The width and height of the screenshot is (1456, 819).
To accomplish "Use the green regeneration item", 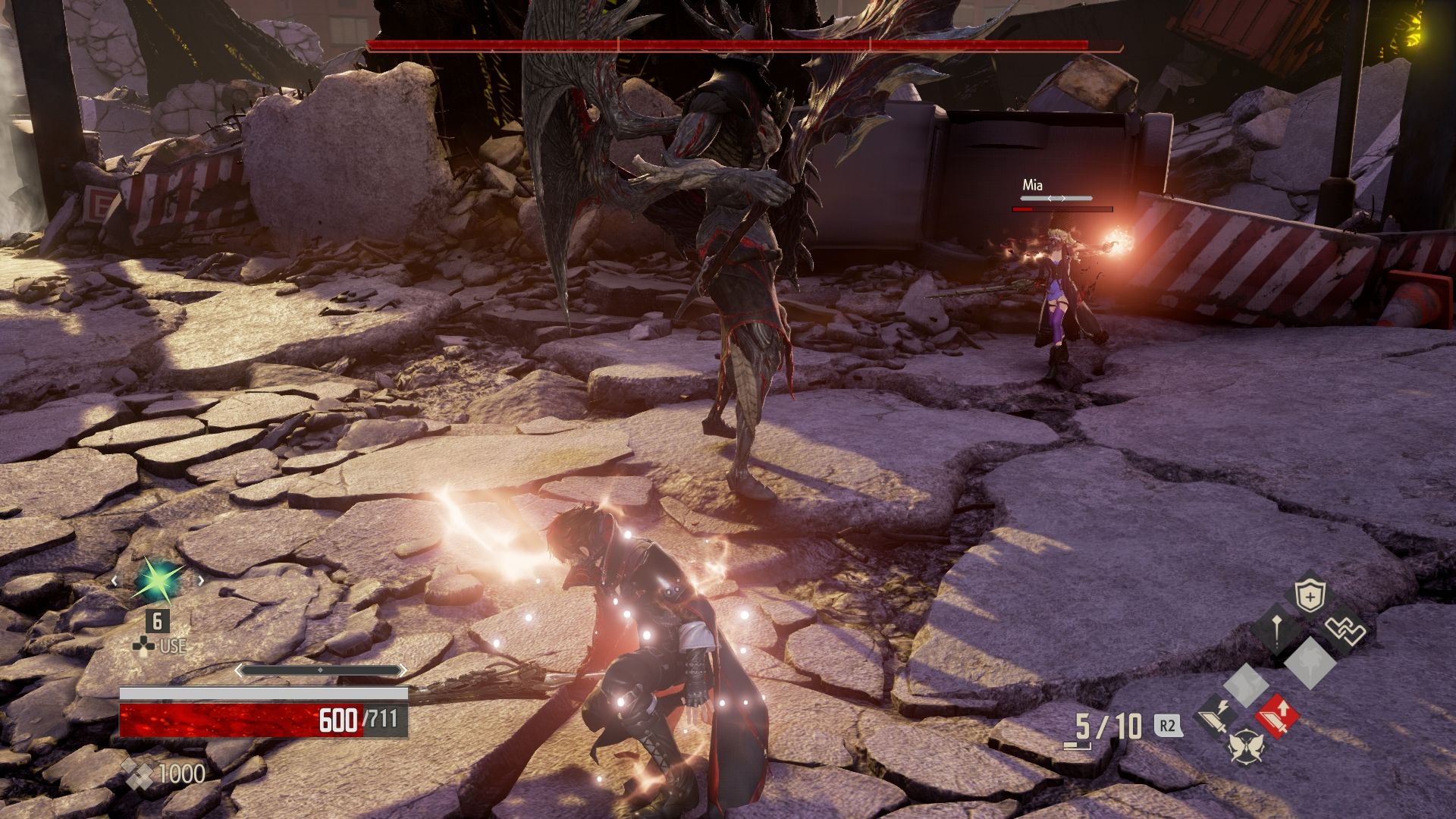I will pos(158,581).
